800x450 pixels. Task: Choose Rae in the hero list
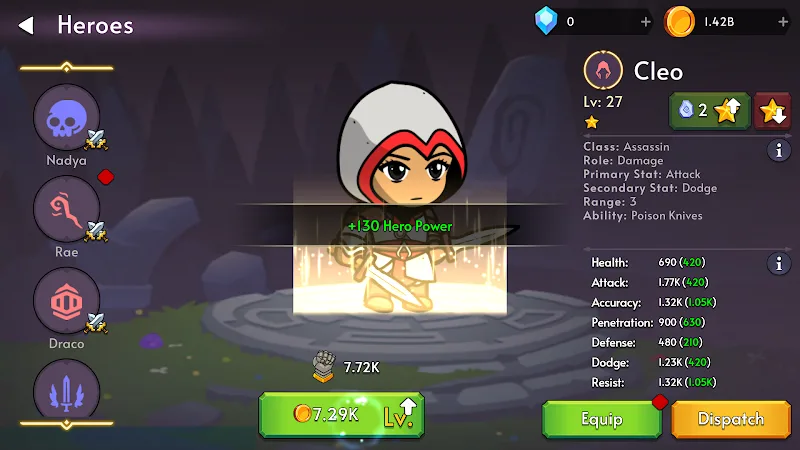click(67, 209)
